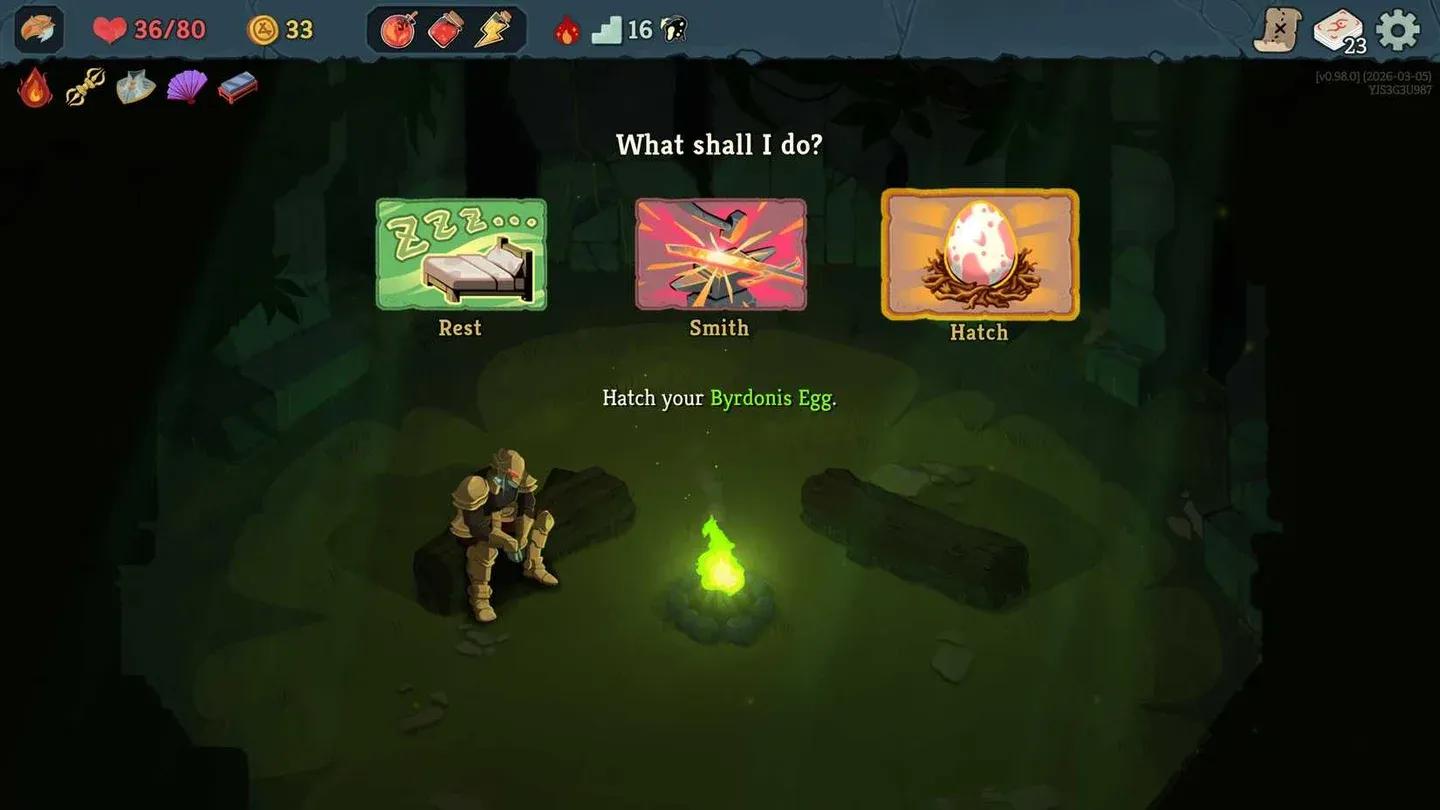The height and width of the screenshot is (810, 1440).
Task: Click the purple fan relic
Action: pos(187,89)
